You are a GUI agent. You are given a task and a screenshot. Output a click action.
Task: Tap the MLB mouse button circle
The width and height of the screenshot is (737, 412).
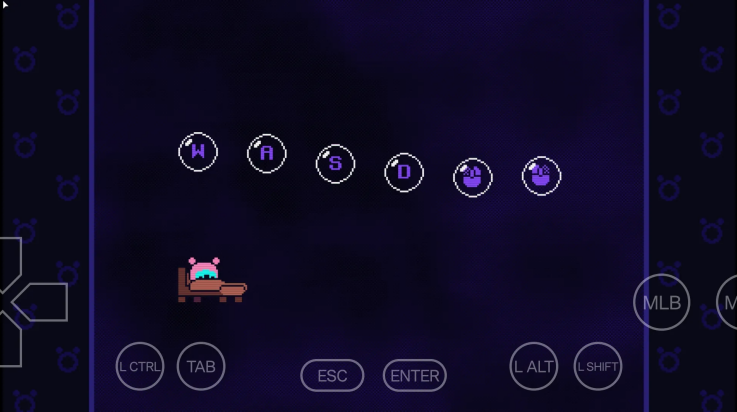661,302
